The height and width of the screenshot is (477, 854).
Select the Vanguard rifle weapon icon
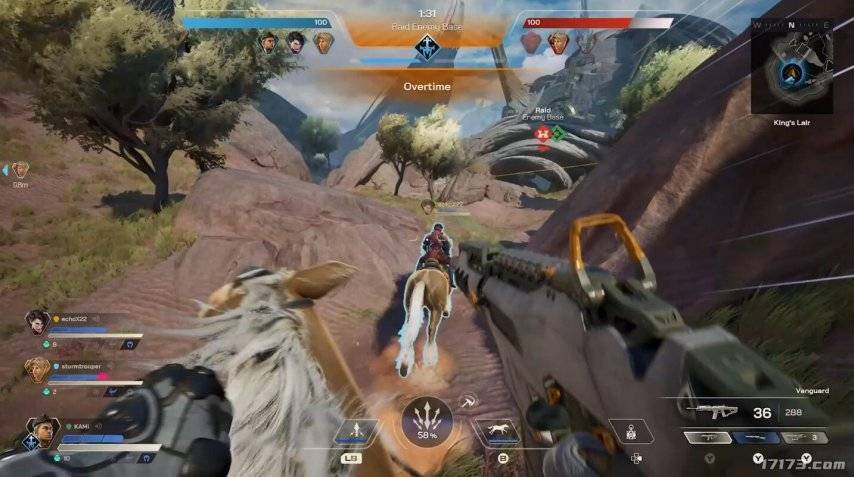coord(711,412)
